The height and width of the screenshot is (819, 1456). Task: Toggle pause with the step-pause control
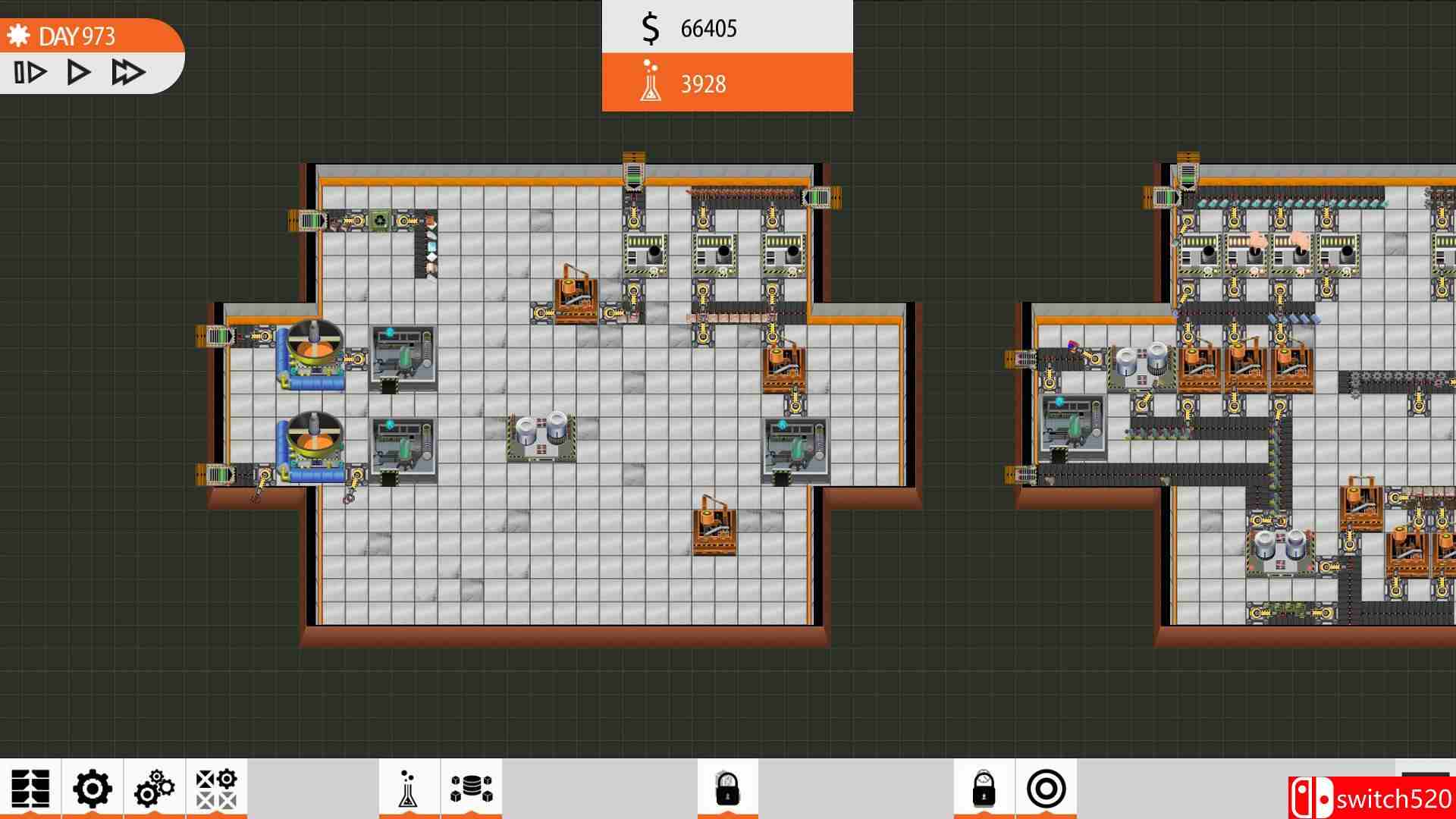click(x=29, y=72)
